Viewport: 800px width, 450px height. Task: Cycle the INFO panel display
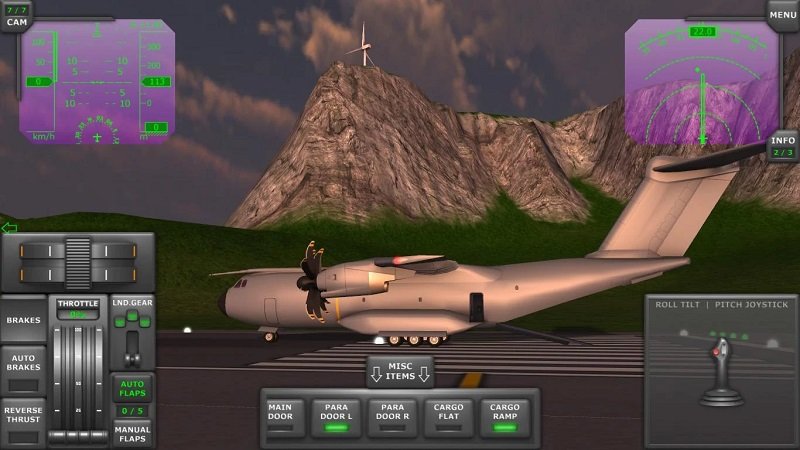point(783,147)
